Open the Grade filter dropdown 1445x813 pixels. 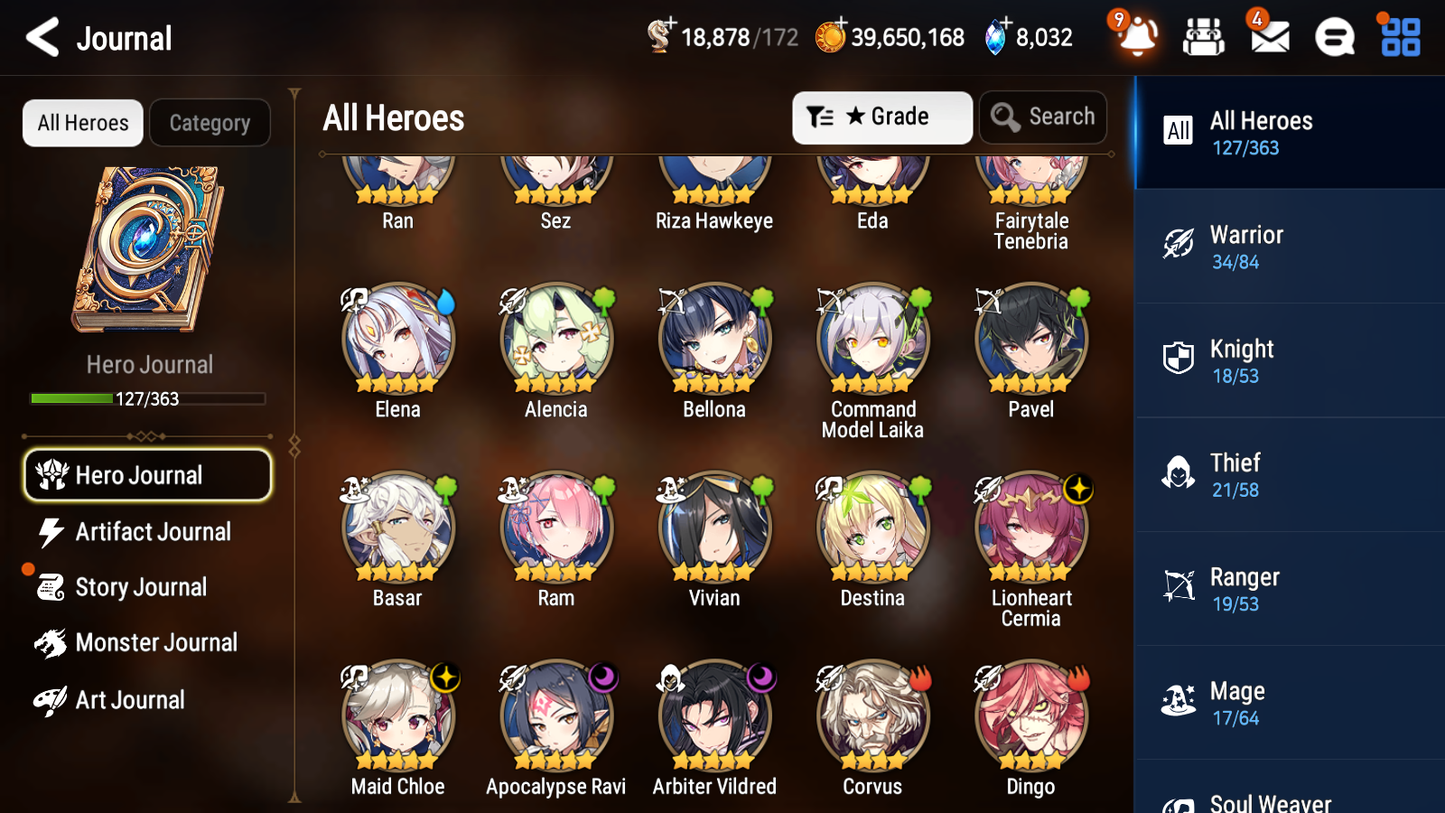(x=882, y=117)
